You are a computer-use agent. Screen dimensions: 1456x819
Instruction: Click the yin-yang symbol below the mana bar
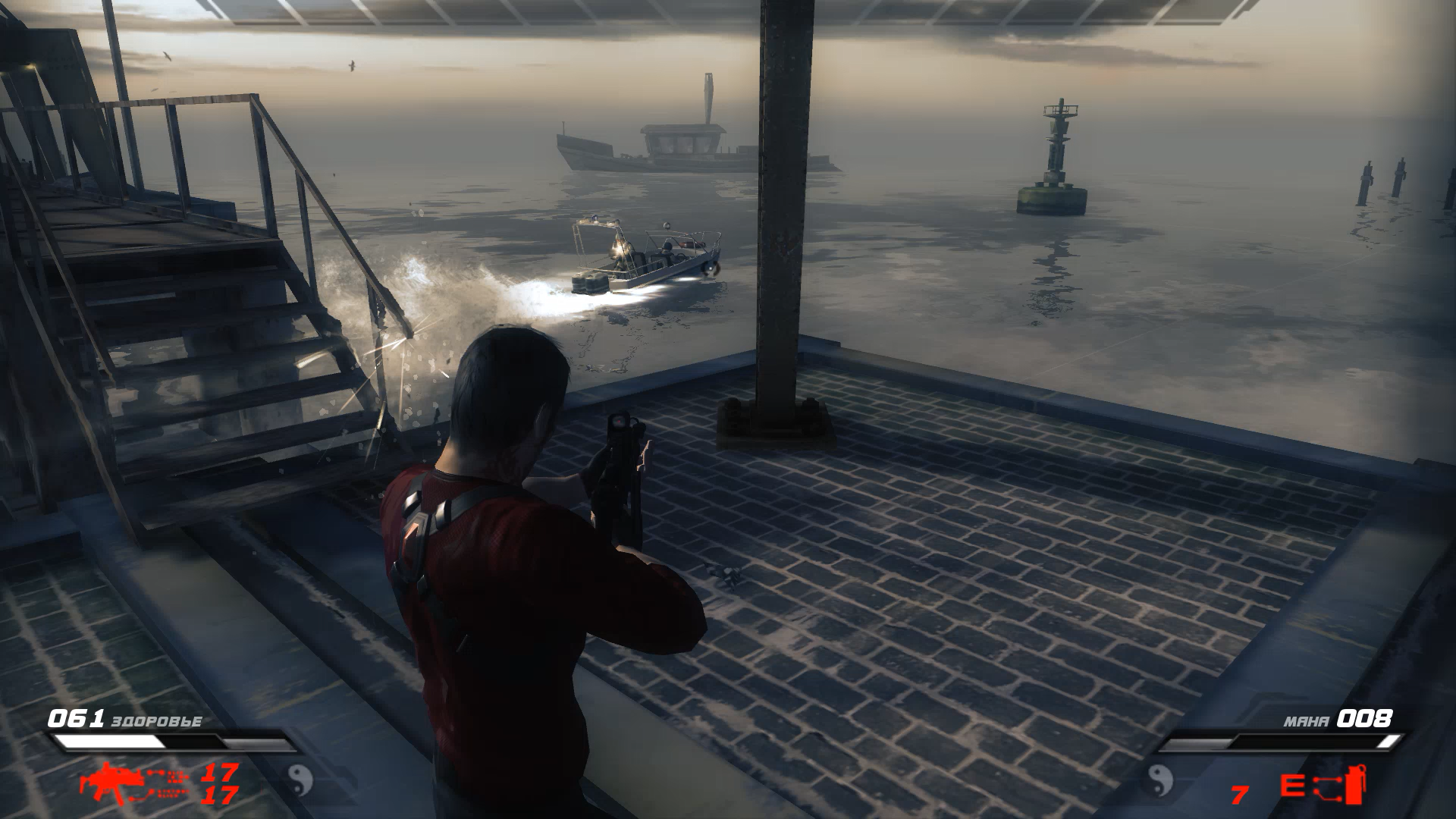tap(1158, 777)
